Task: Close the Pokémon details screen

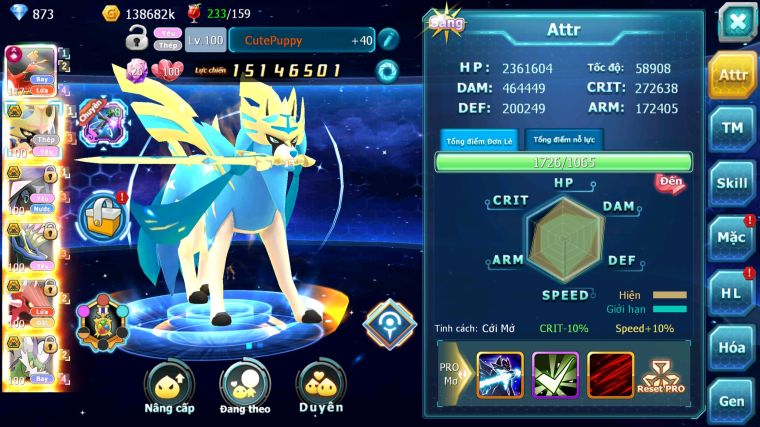Action: click(x=737, y=21)
